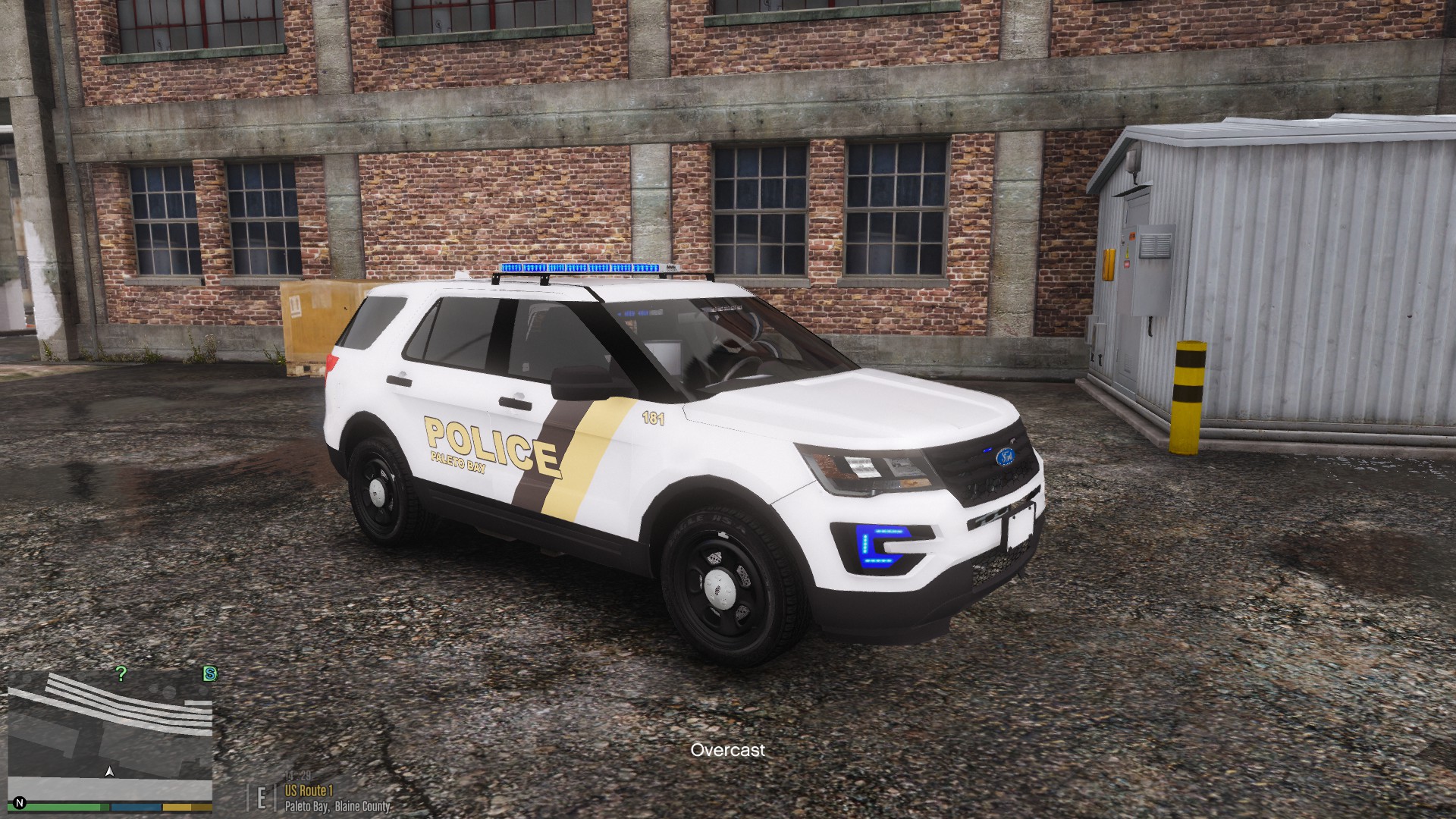1456x819 pixels.
Task: Click the minimap in the corner
Action: tap(110, 734)
